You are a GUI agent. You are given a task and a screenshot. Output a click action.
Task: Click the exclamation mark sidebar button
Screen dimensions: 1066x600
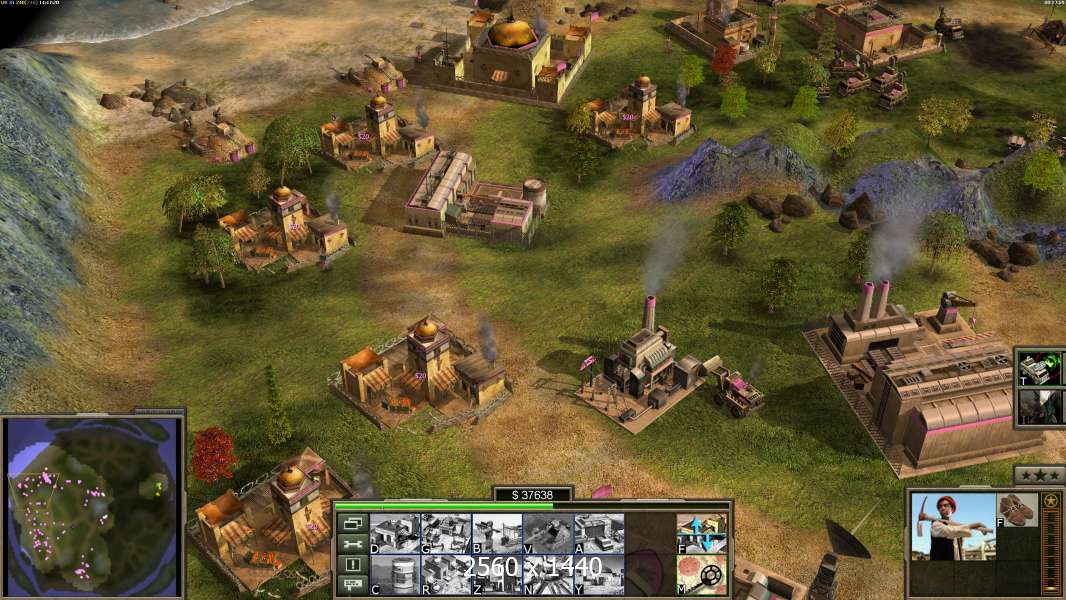pyautogui.click(x=351, y=565)
